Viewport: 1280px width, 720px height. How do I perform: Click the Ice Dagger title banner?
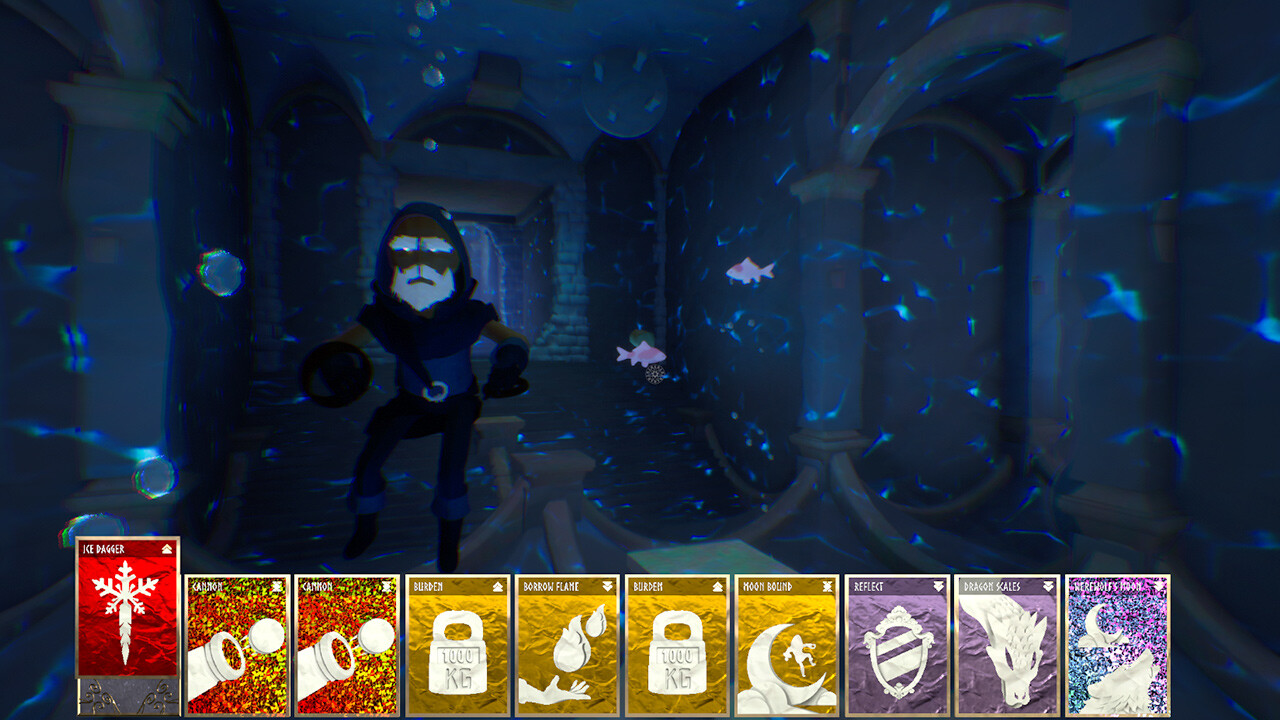click(105, 548)
